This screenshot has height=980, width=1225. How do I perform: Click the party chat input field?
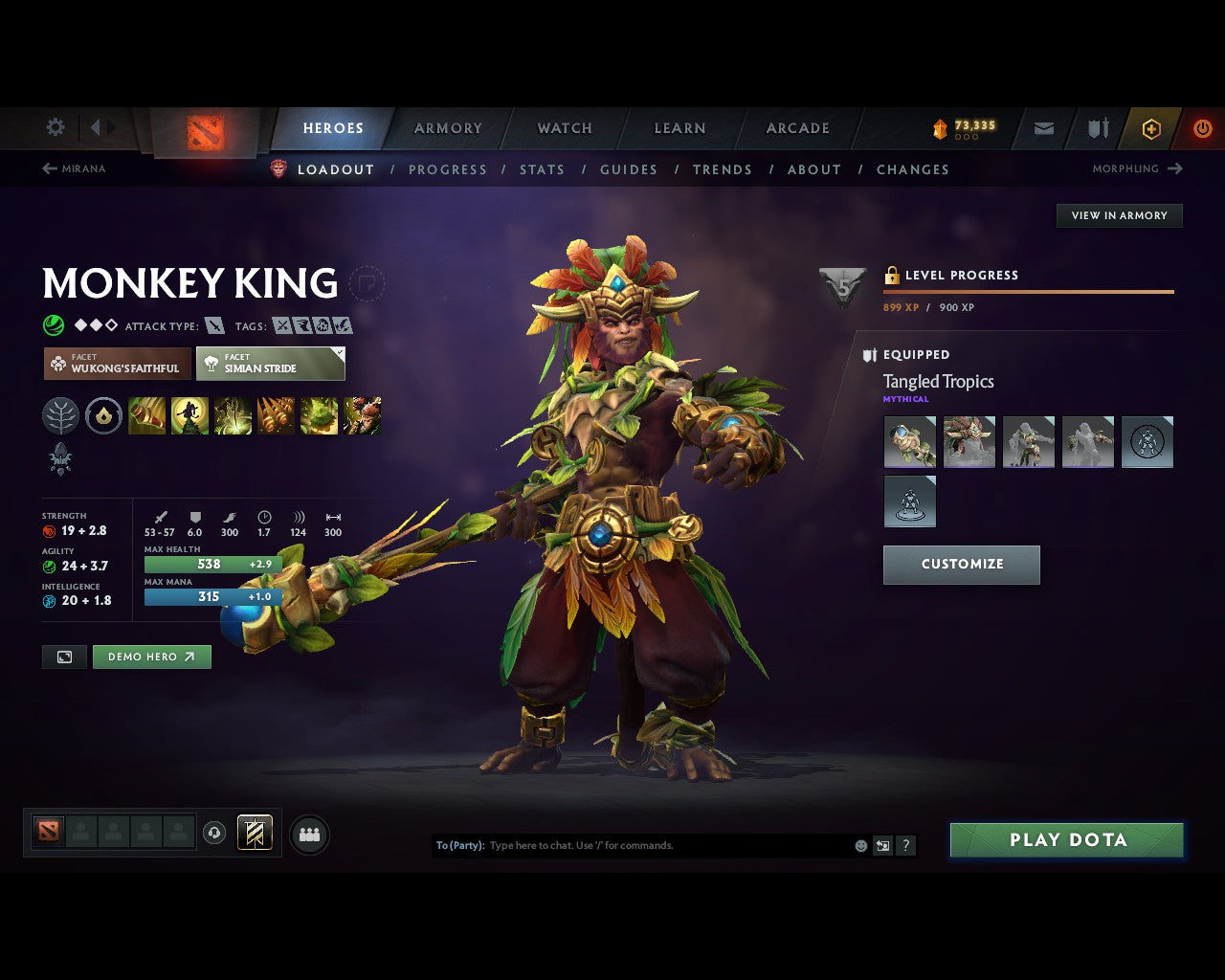click(660, 845)
